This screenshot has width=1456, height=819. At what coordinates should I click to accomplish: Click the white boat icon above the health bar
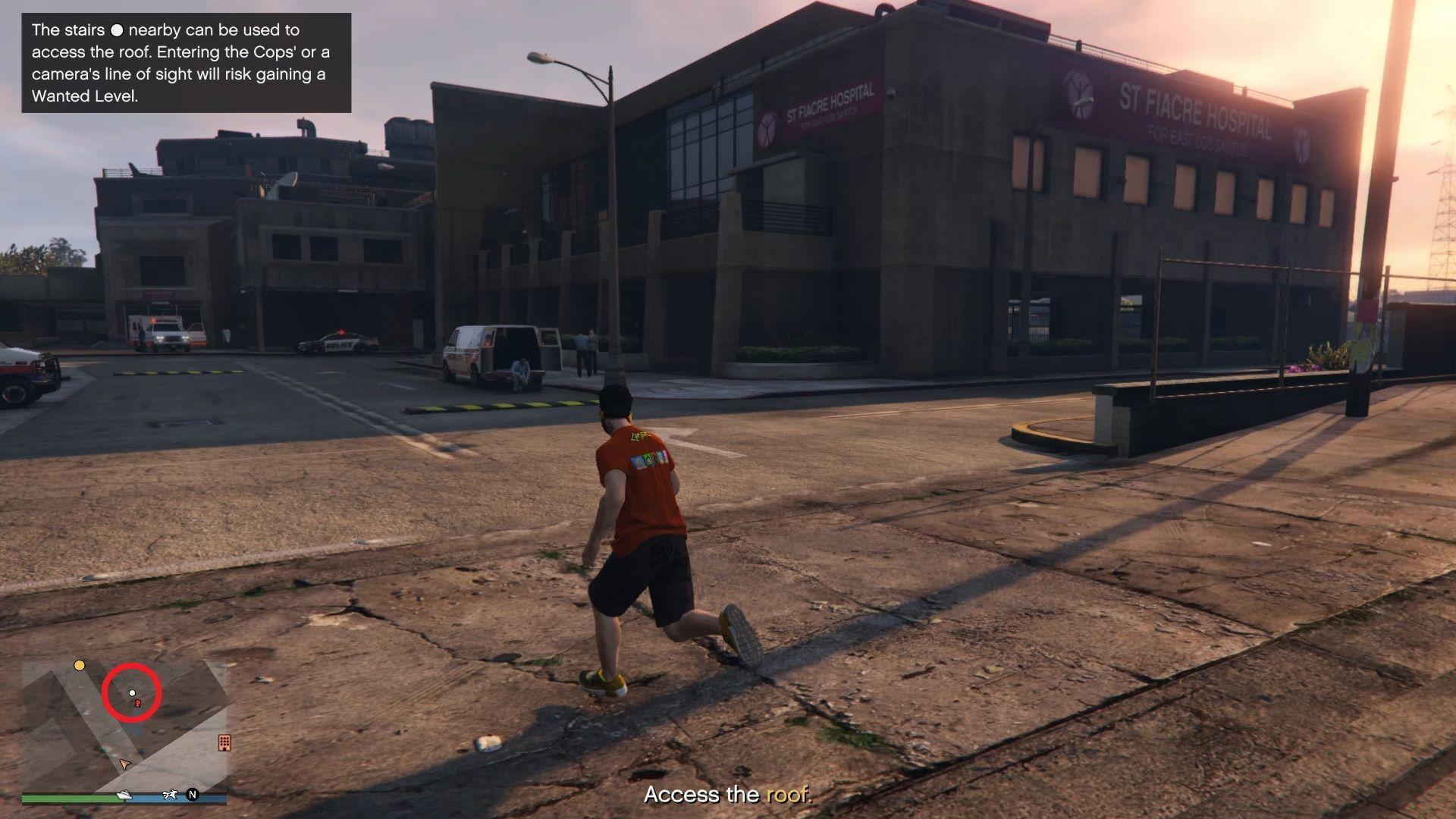click(124, 795)
